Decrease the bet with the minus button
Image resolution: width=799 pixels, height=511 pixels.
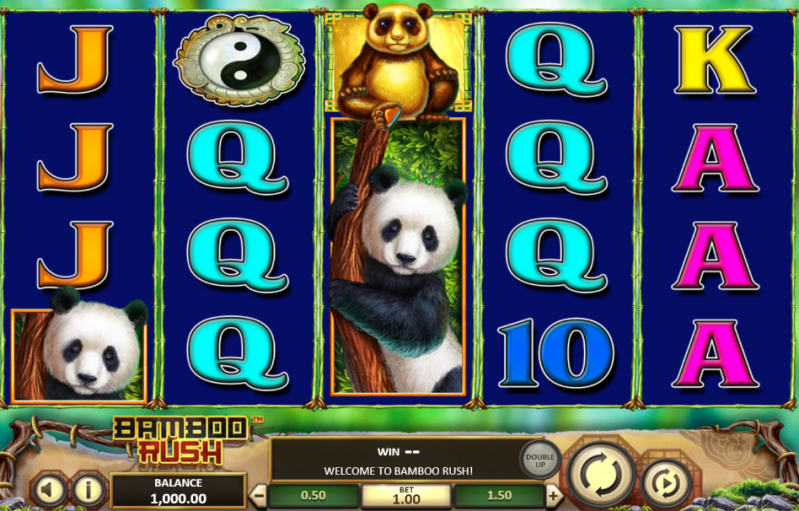(x=259, y=495)
